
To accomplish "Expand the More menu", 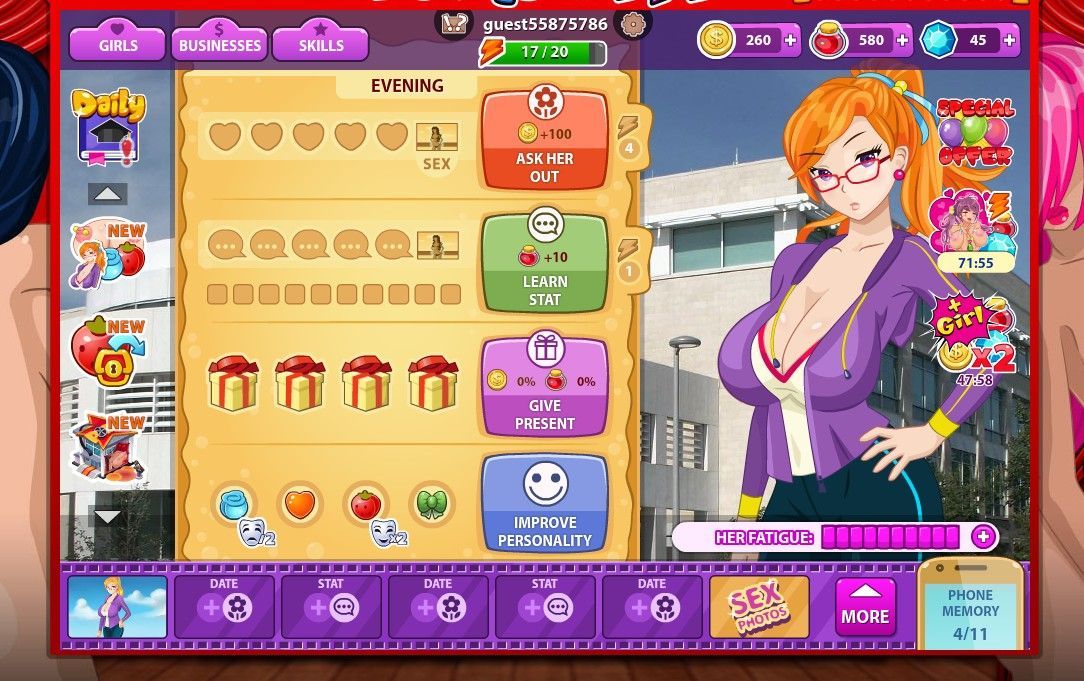I will tap(866, 607).
